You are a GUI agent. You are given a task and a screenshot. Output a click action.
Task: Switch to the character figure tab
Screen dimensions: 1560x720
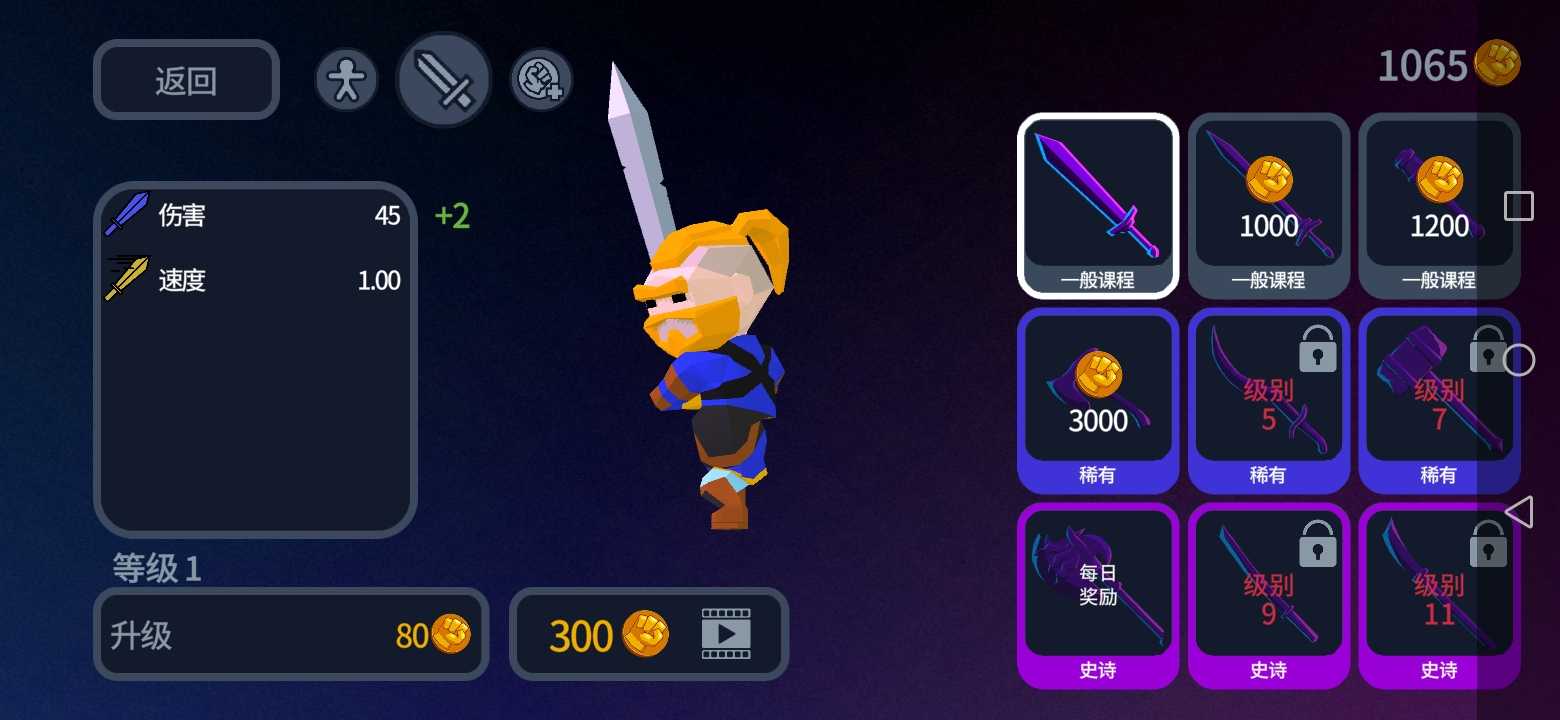tap(346, 80)
